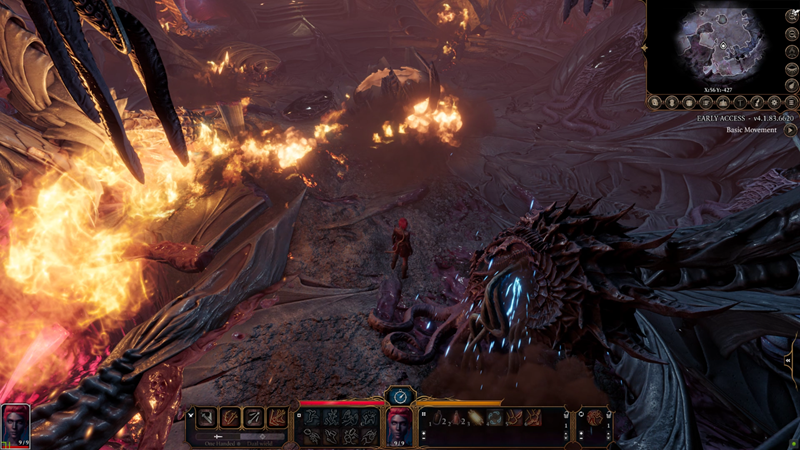Click the gear-shaped icon below the minimap

pos(773,102)
